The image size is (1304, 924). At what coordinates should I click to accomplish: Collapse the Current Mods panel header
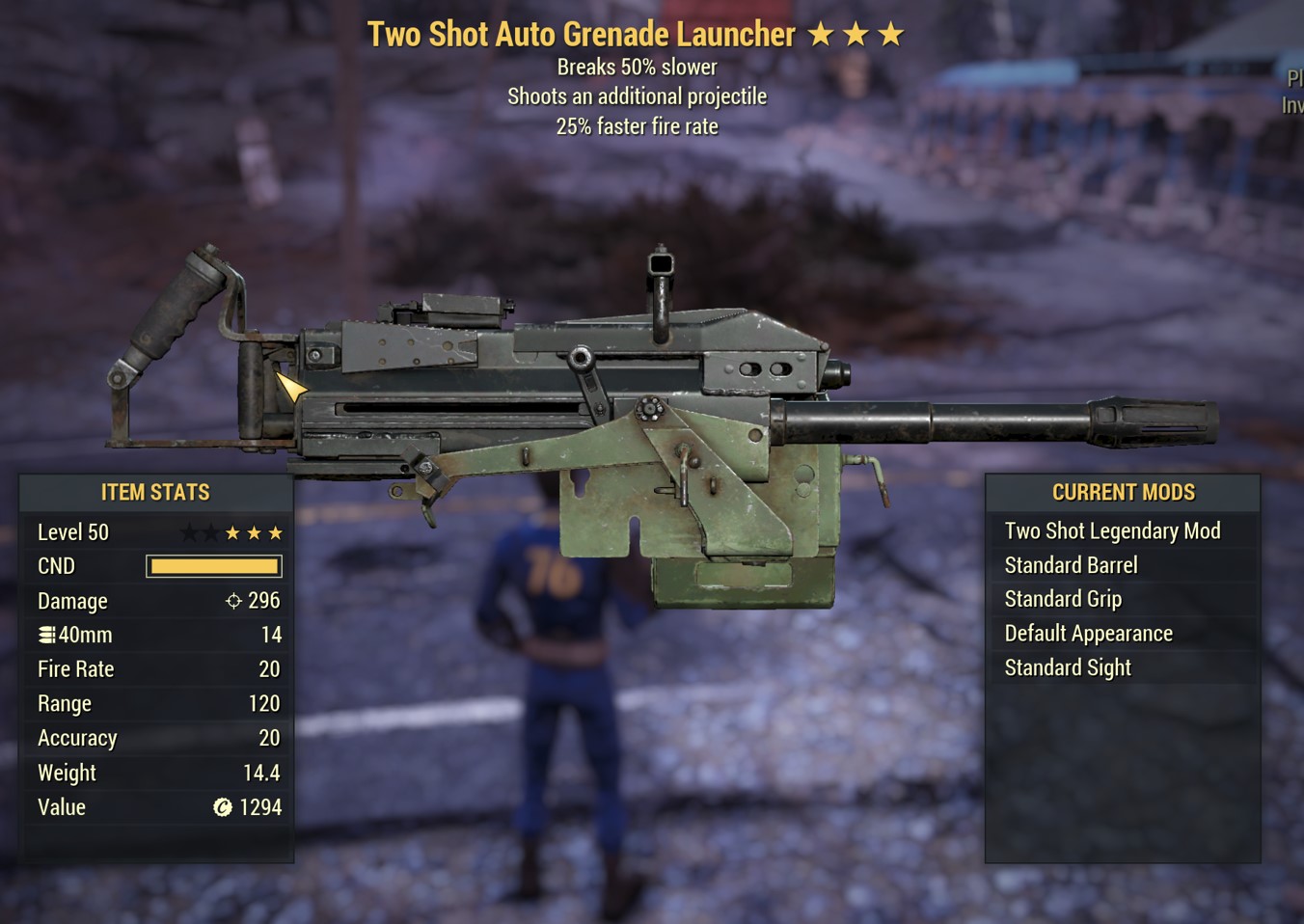point(1123,492)
